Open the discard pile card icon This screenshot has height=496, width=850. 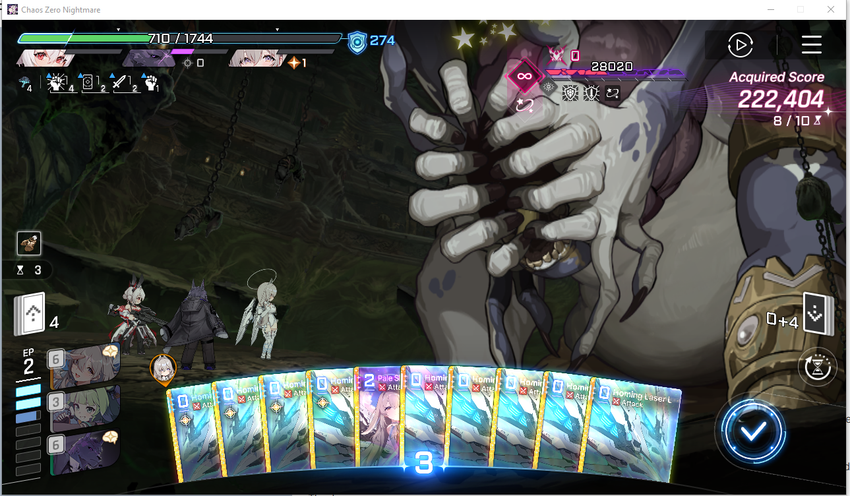click(814, 315)
